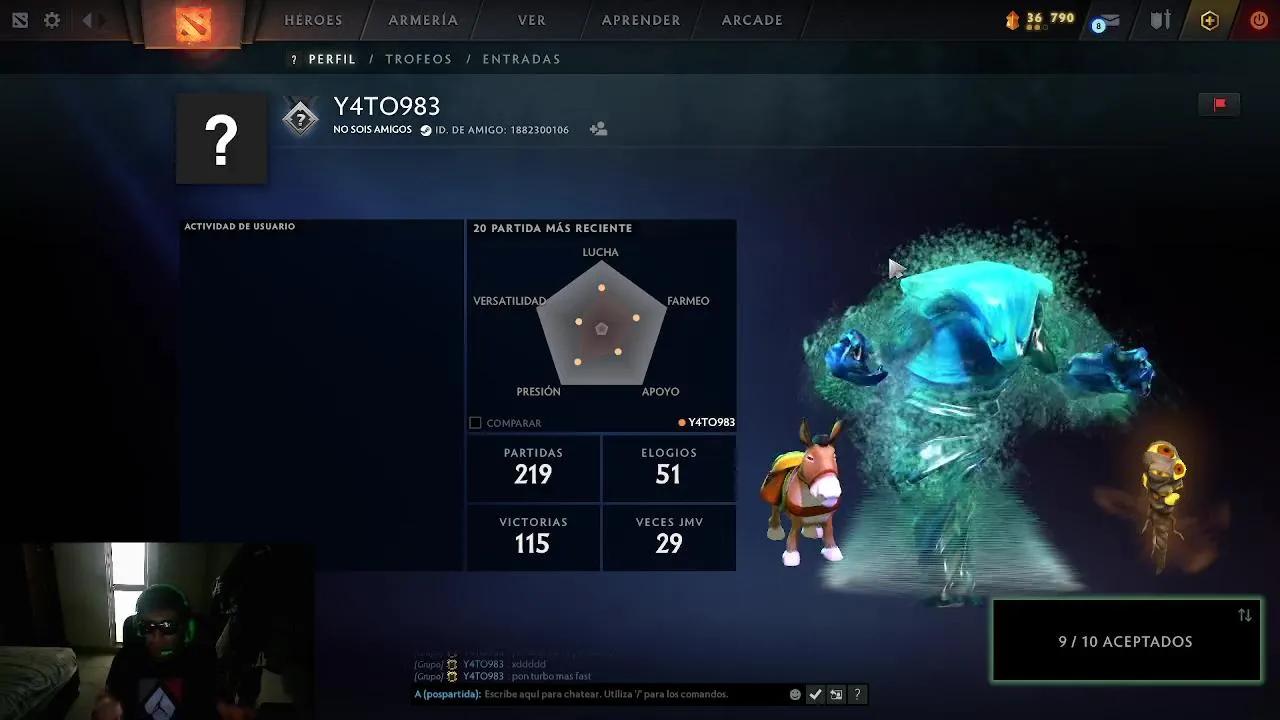Click the checkmark icon beside chat input
Viewport: 1280px width, 720px height.
coord(815,694)
